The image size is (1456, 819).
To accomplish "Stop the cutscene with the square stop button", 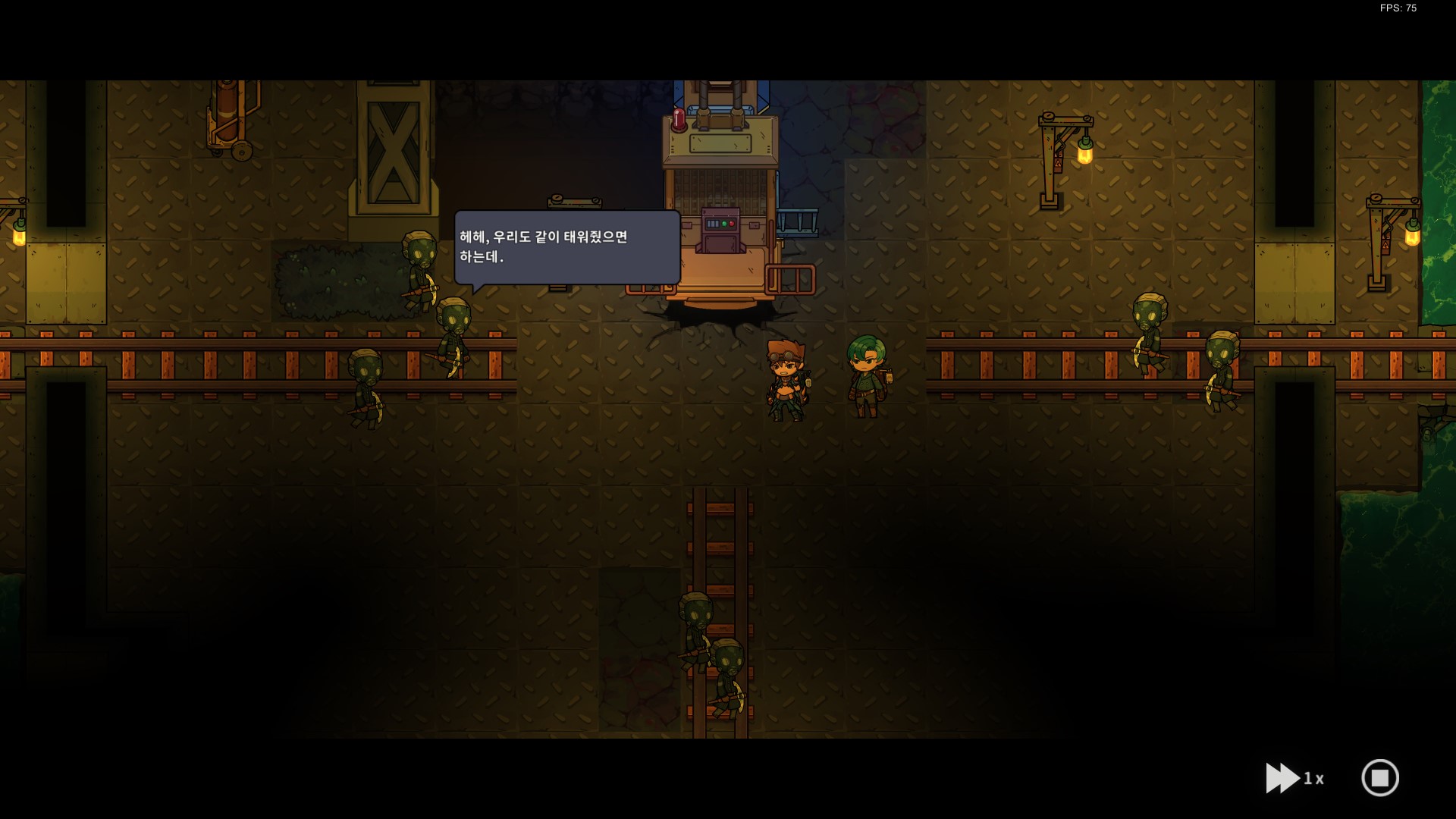I will point(1379,778).
